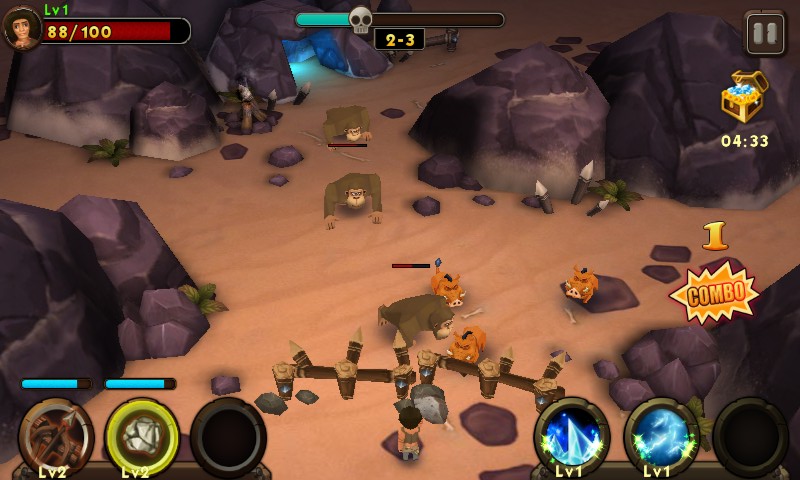Select the ballista arrow weapon

pos(56,436)
